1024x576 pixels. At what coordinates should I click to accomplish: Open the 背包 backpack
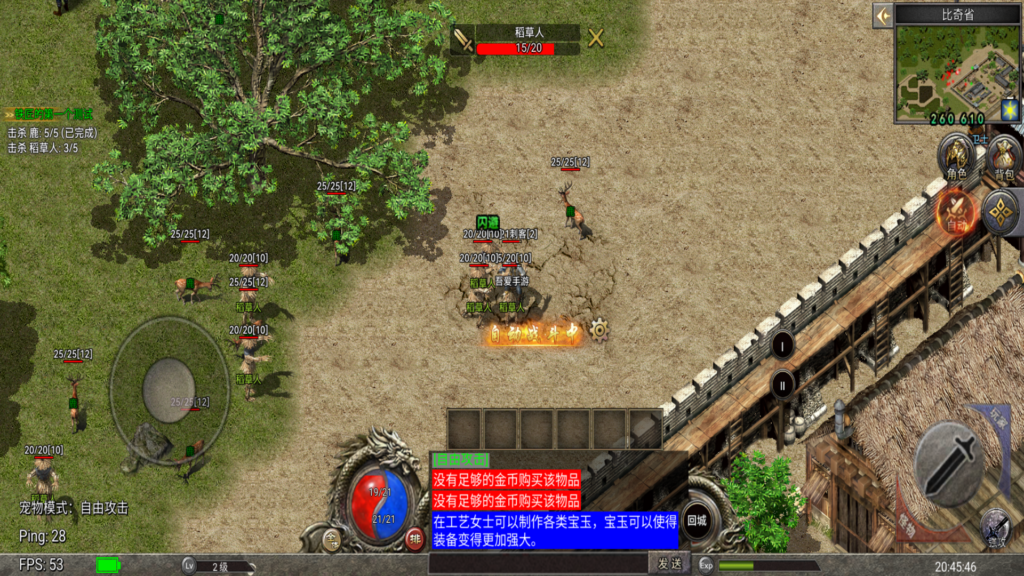click(x=1003, y=157)
